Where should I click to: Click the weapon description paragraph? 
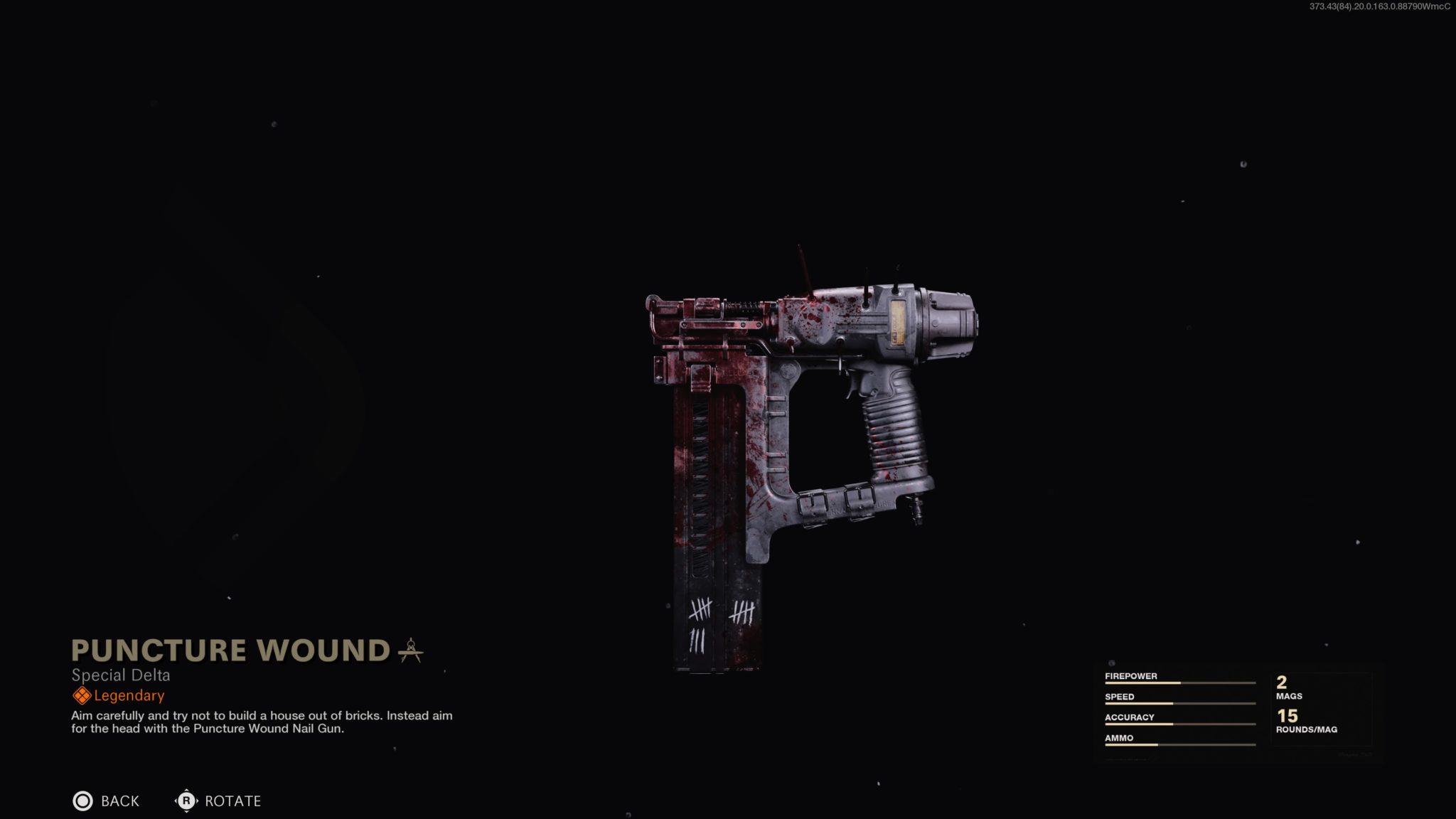pyautogui.click(x=262, y=723)
